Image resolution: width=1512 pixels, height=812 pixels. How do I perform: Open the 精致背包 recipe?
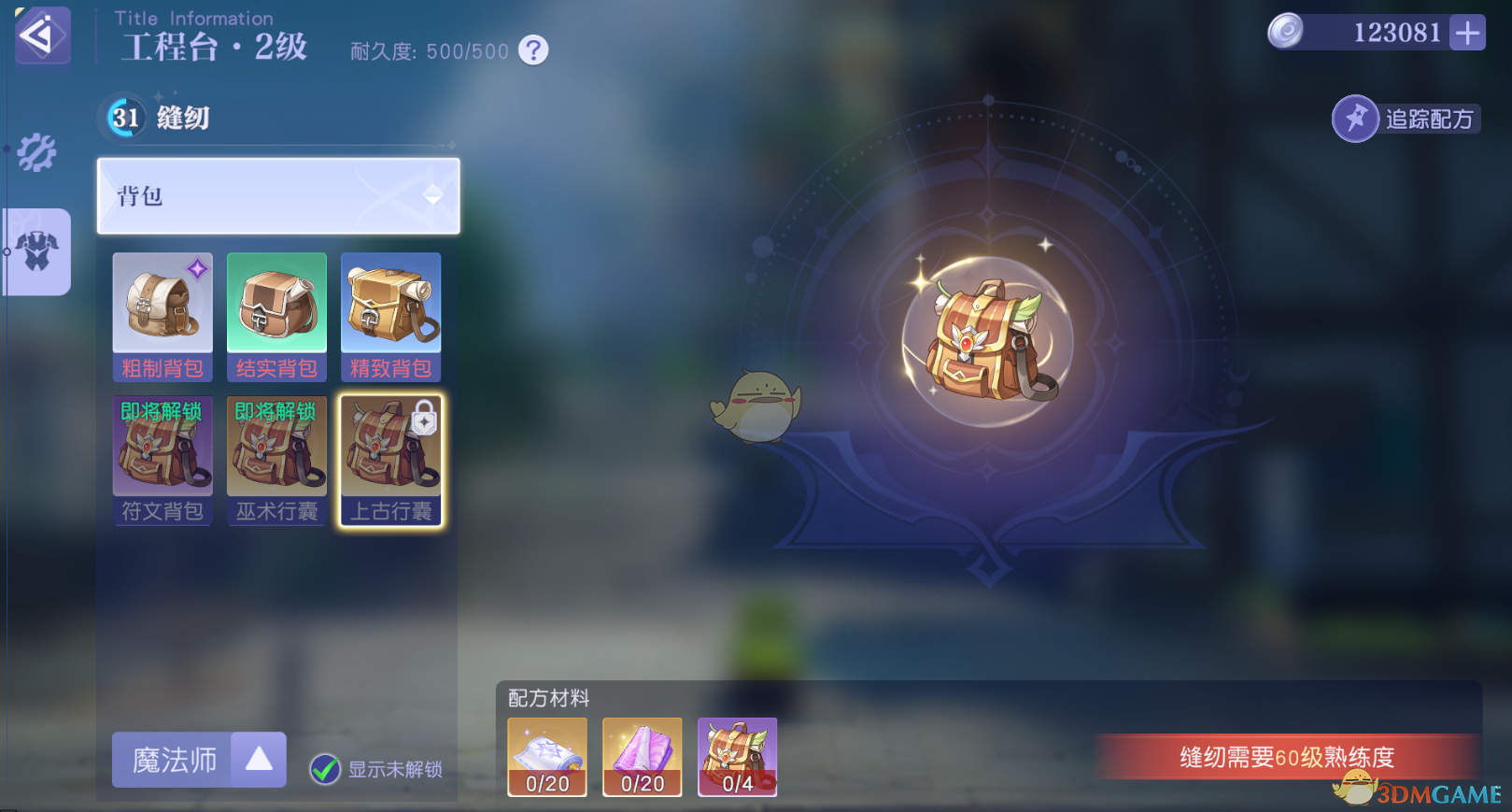point(389,303)
